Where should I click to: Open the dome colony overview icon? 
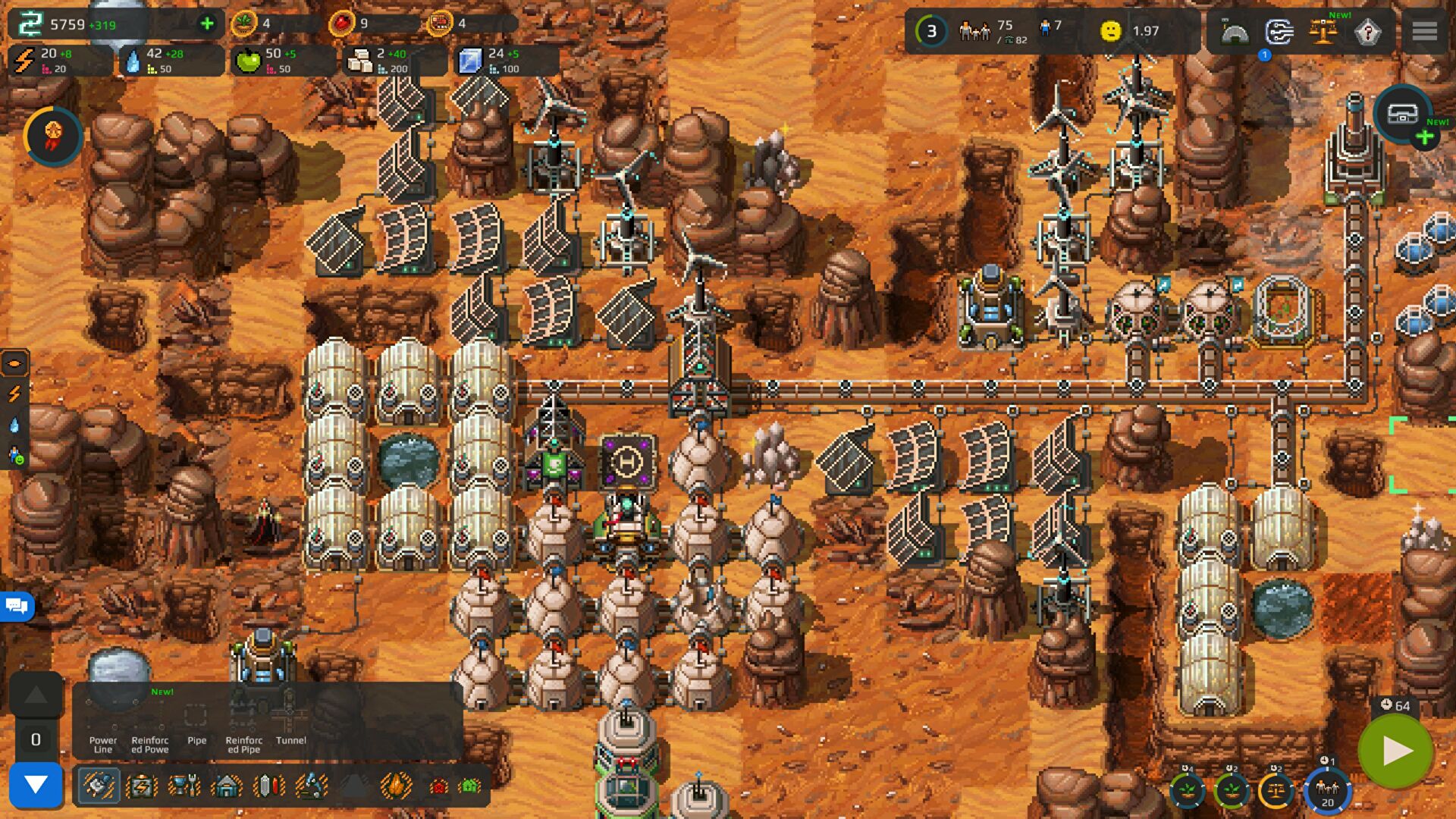pos(1235,32)
